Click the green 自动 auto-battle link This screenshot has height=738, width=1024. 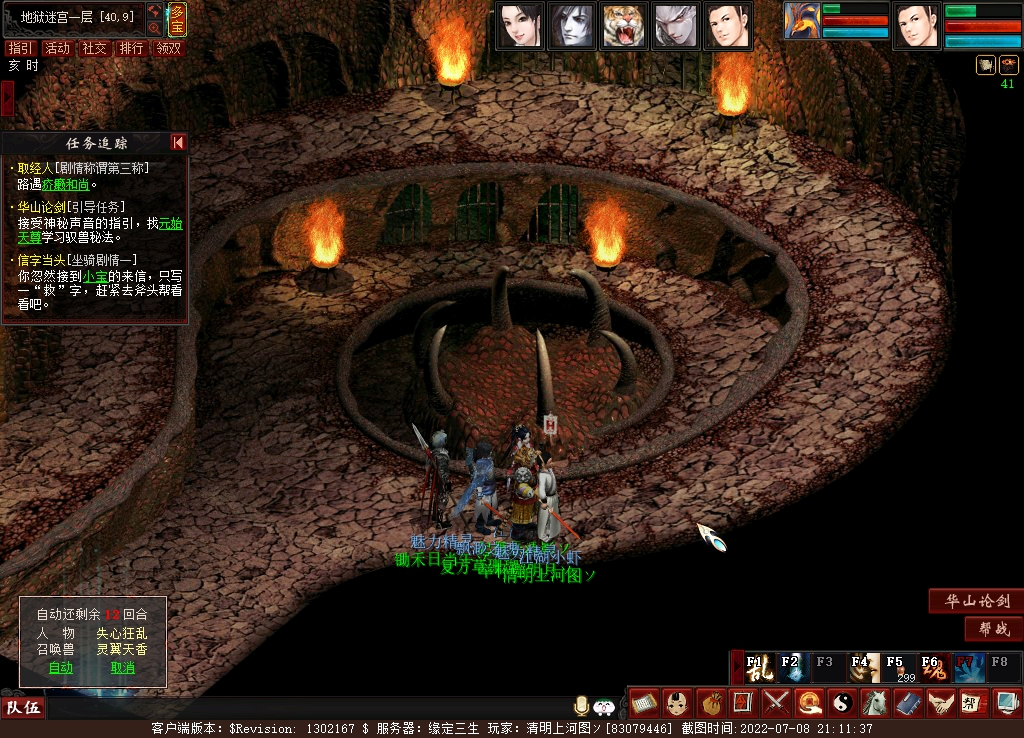[x=61, y=667]
